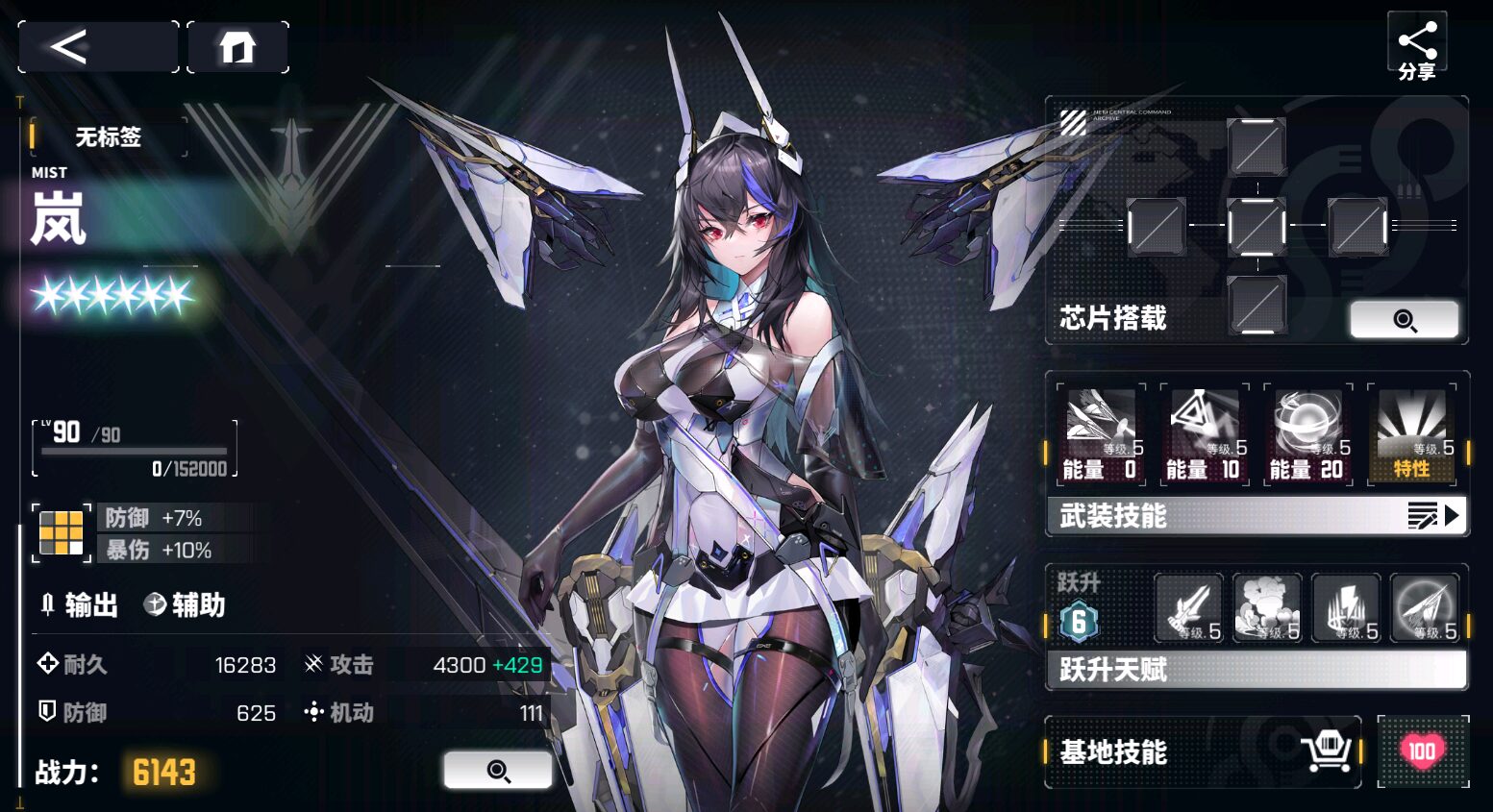View chip loadout details using the magnifier
Viewport: 1493px width, 812px height.
click(1404, 320)
